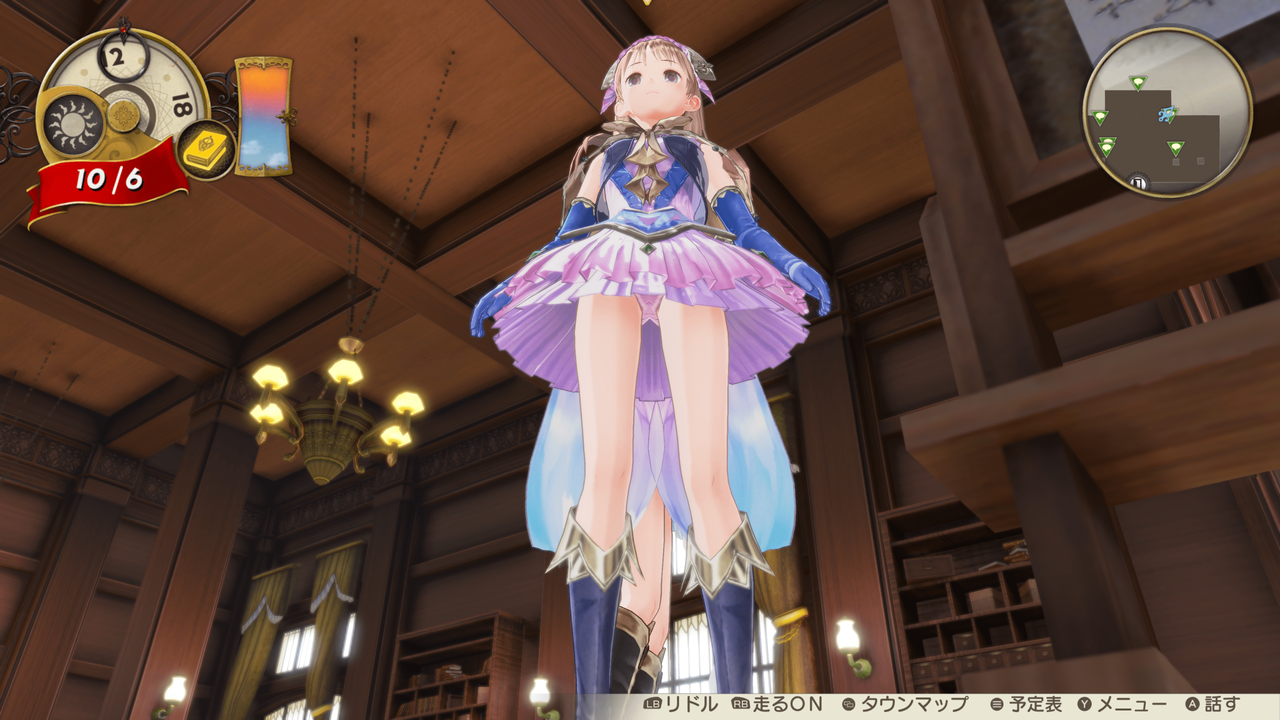Select the Y メニュー button icon
The width and height of the screenshot is (1280, 720).
[x=1083, y=702]
